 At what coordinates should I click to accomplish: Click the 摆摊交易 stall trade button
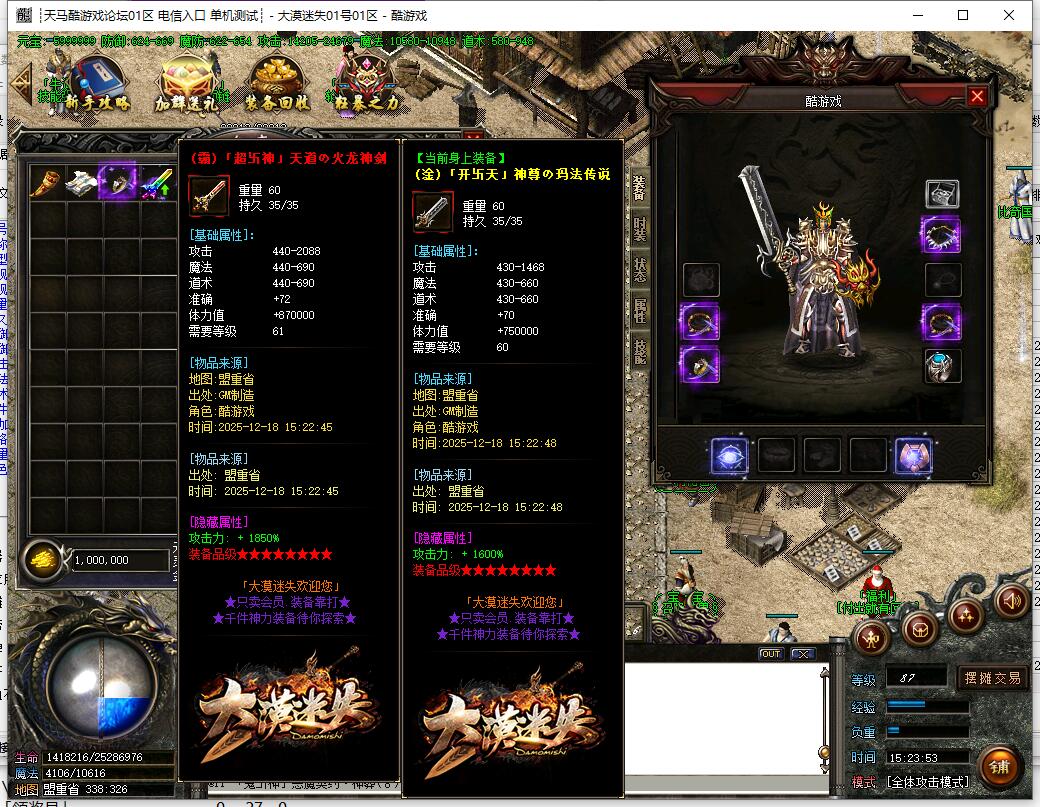tap(994, 678)
